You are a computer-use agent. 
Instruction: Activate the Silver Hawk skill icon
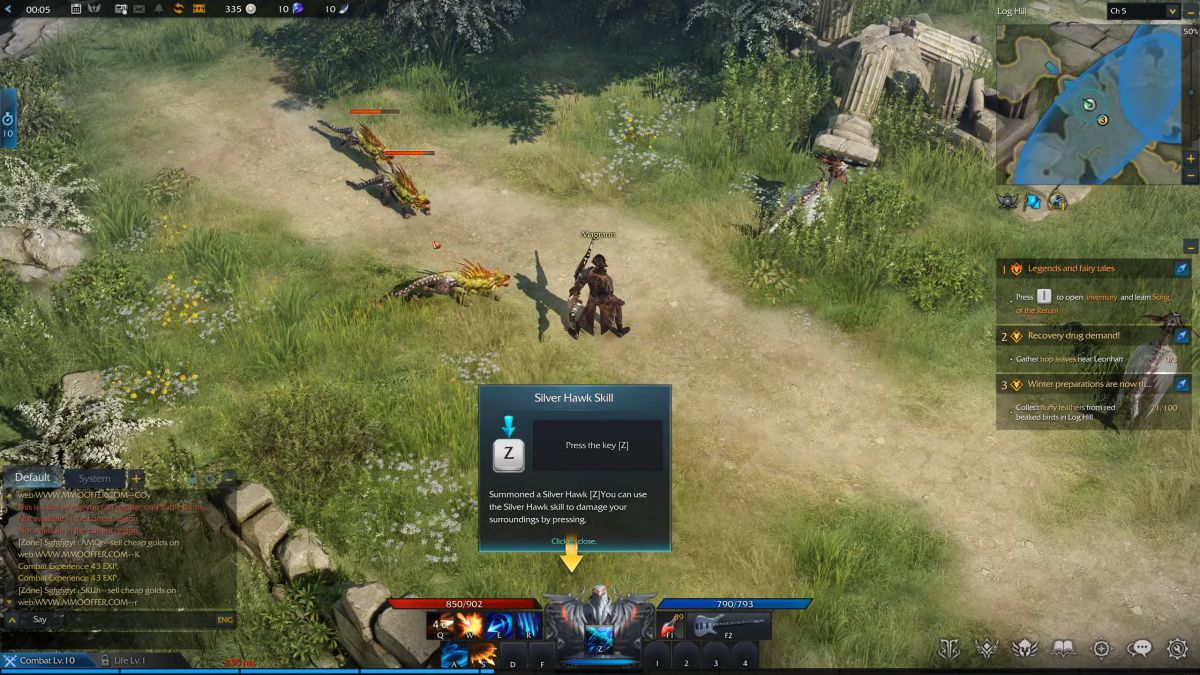point(600,638)
